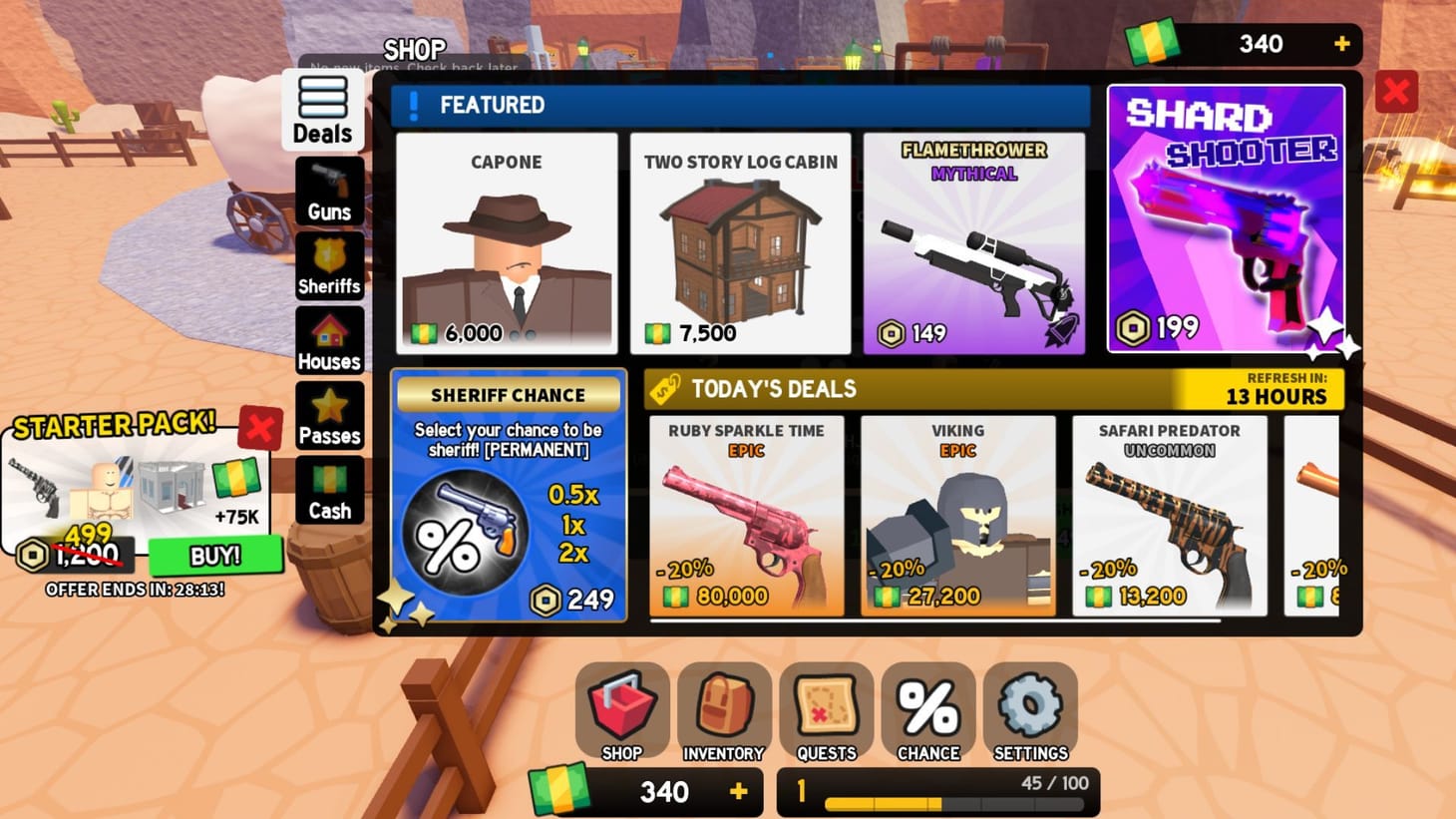Switch to the Deals tab
The width and height of the screenshot is (1456, 819).
(321, 108)
